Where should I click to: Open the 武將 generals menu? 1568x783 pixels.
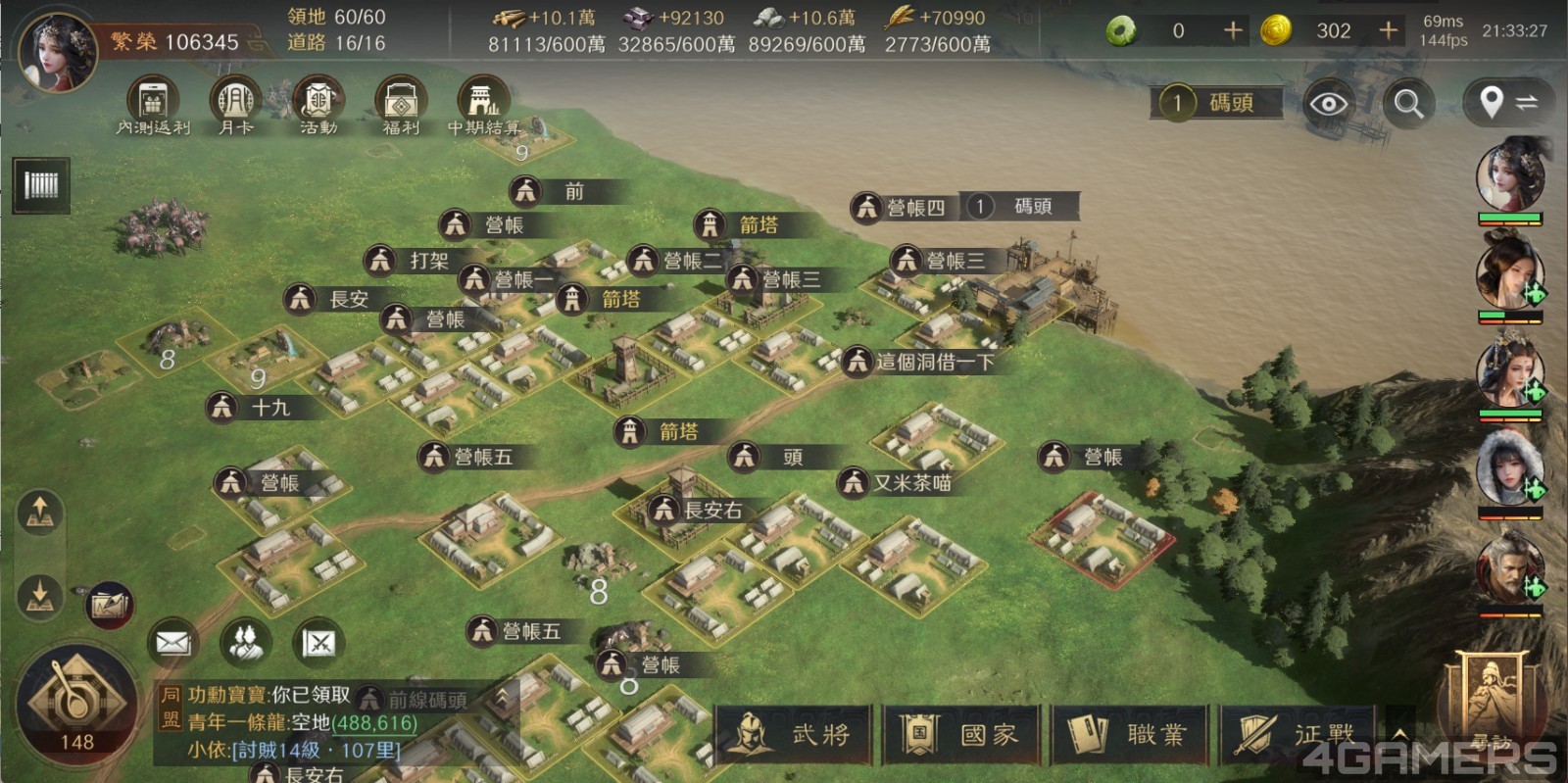794,734
